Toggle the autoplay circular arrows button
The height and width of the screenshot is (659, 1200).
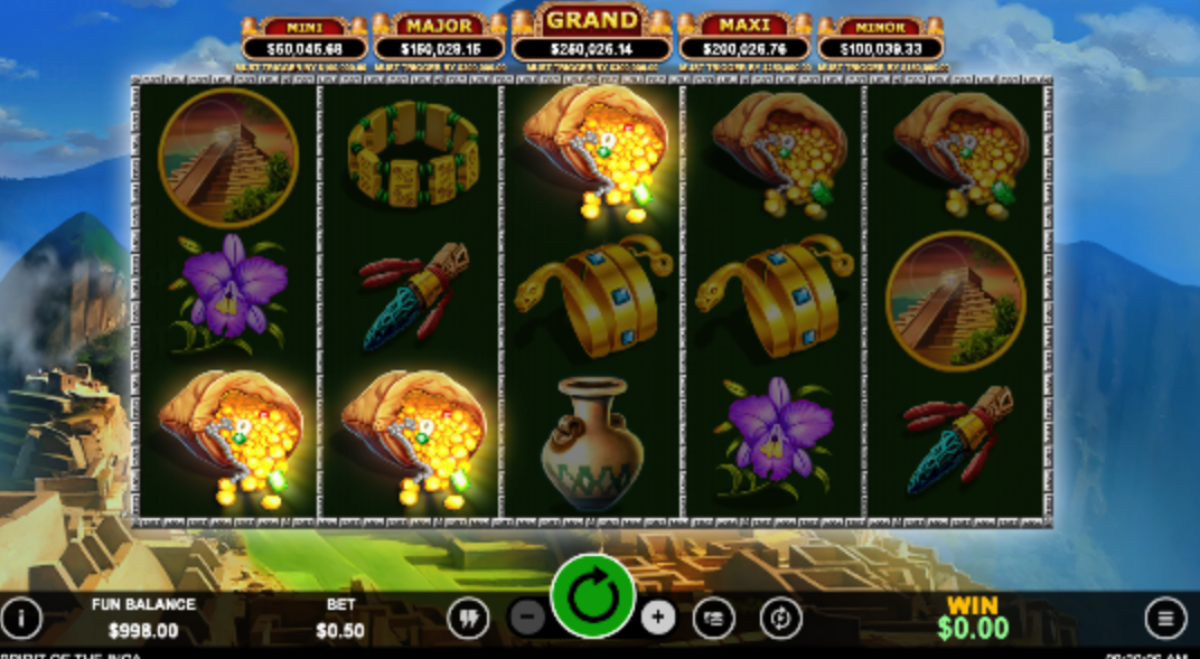pyautogui.click(x=780, y=619)
